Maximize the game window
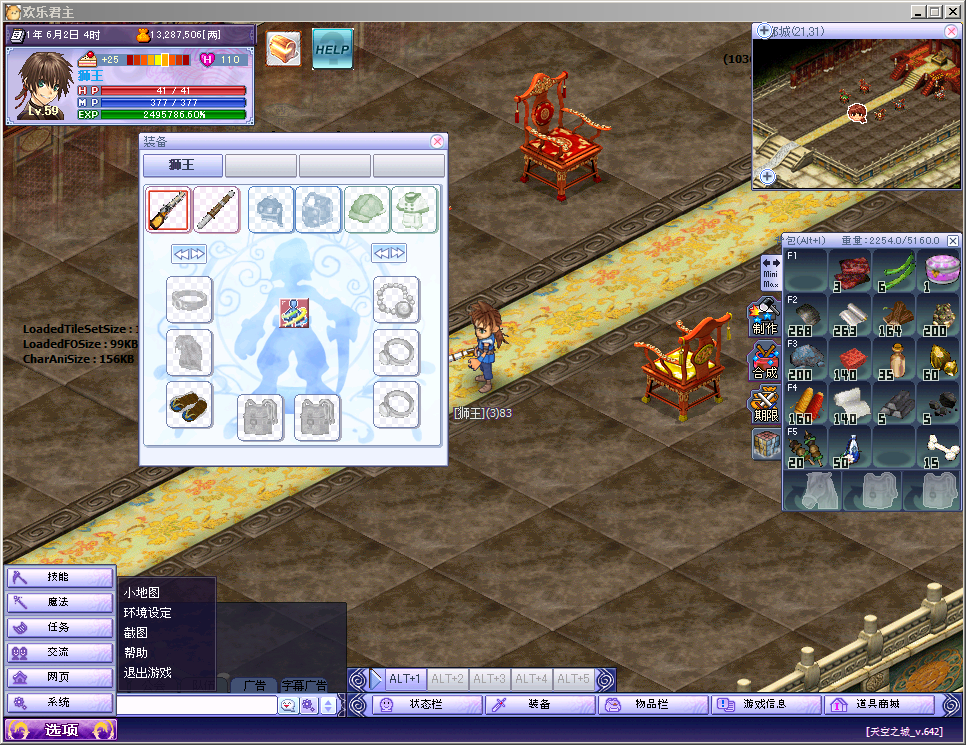This screenshot has width=966, height=745. (x=935, y=11)
